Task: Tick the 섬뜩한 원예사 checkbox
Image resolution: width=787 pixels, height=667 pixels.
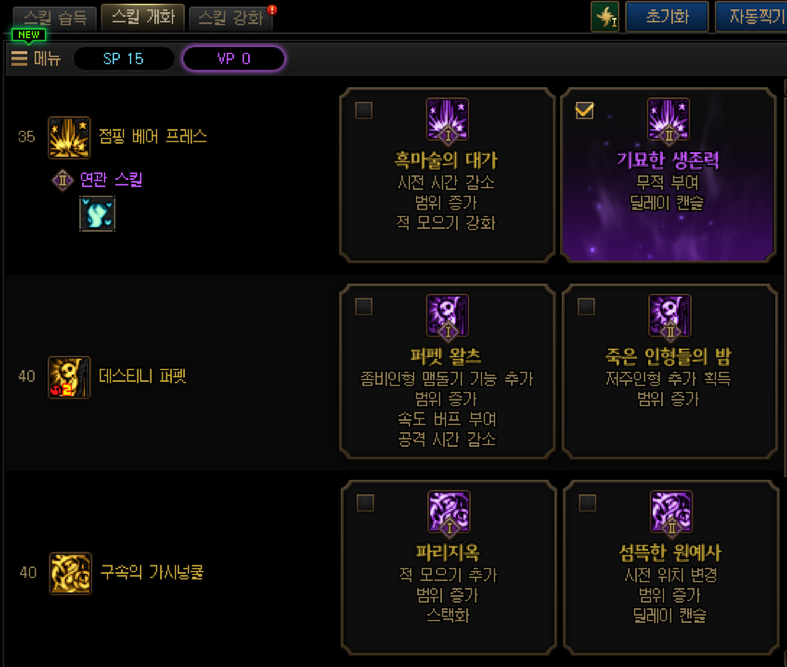Action: pyautogui.click(x=587, y=502)
